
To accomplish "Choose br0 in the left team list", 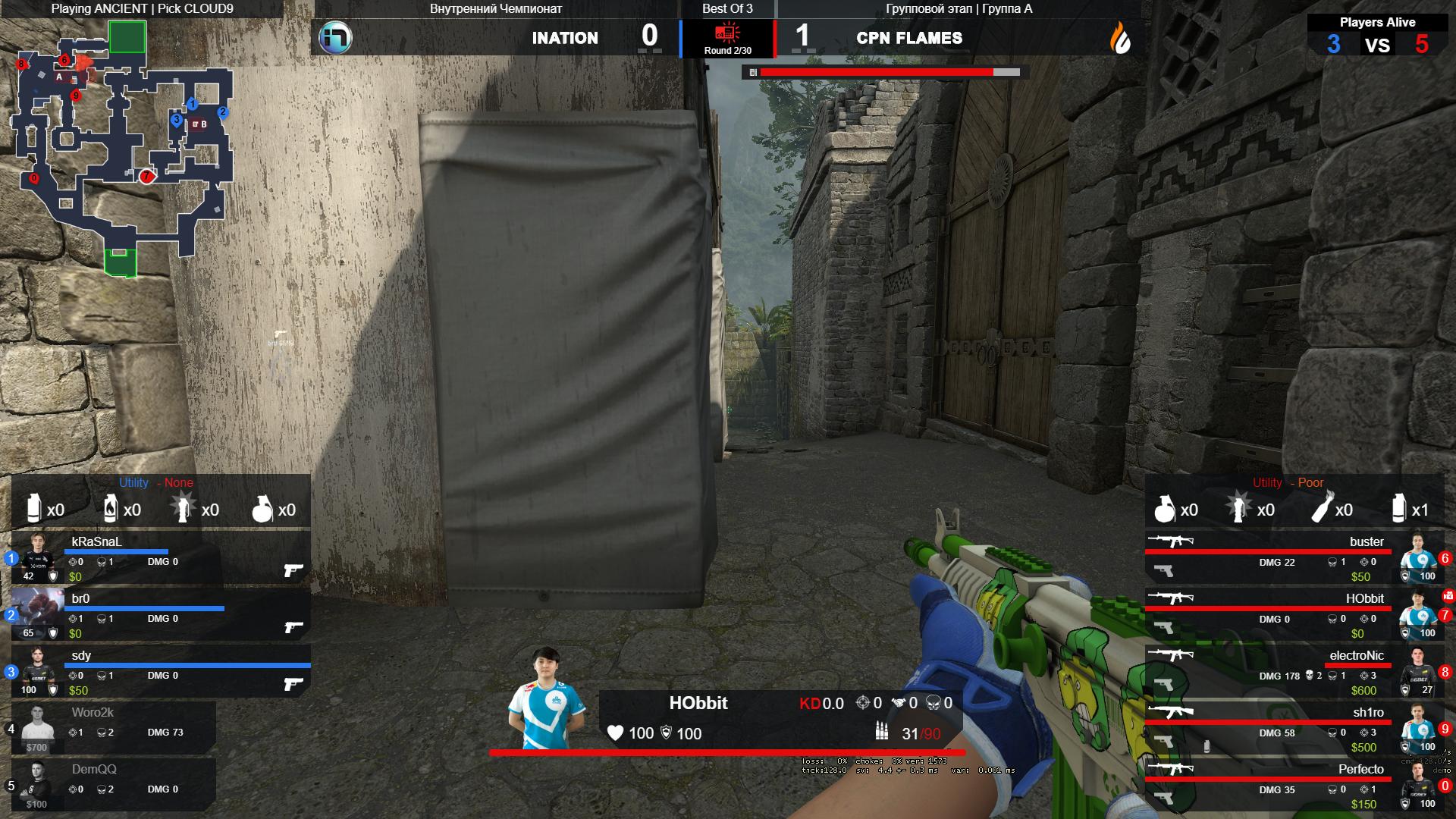I will tap(161, 614).
